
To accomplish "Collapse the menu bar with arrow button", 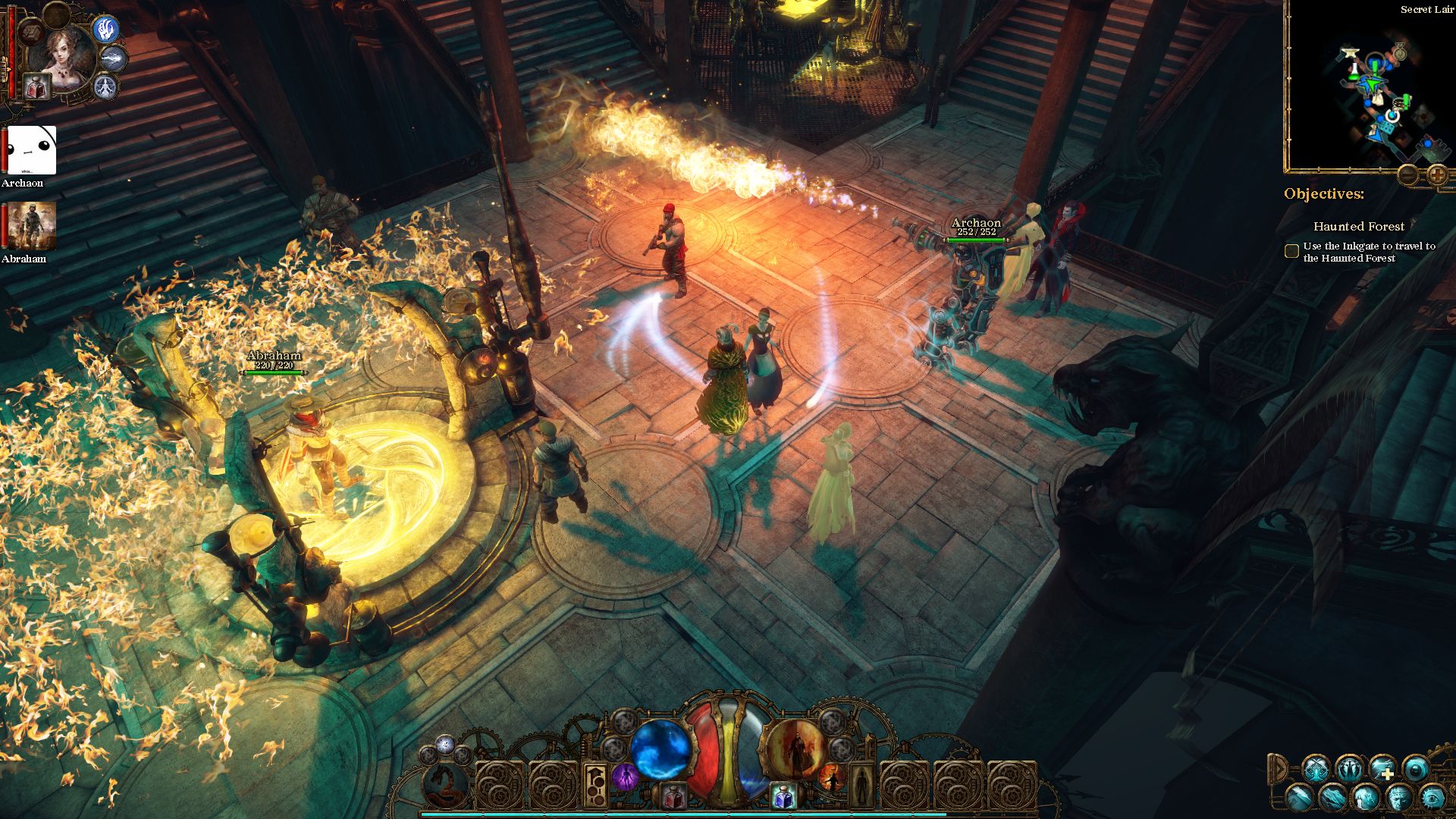I will tap(1278, 768).
